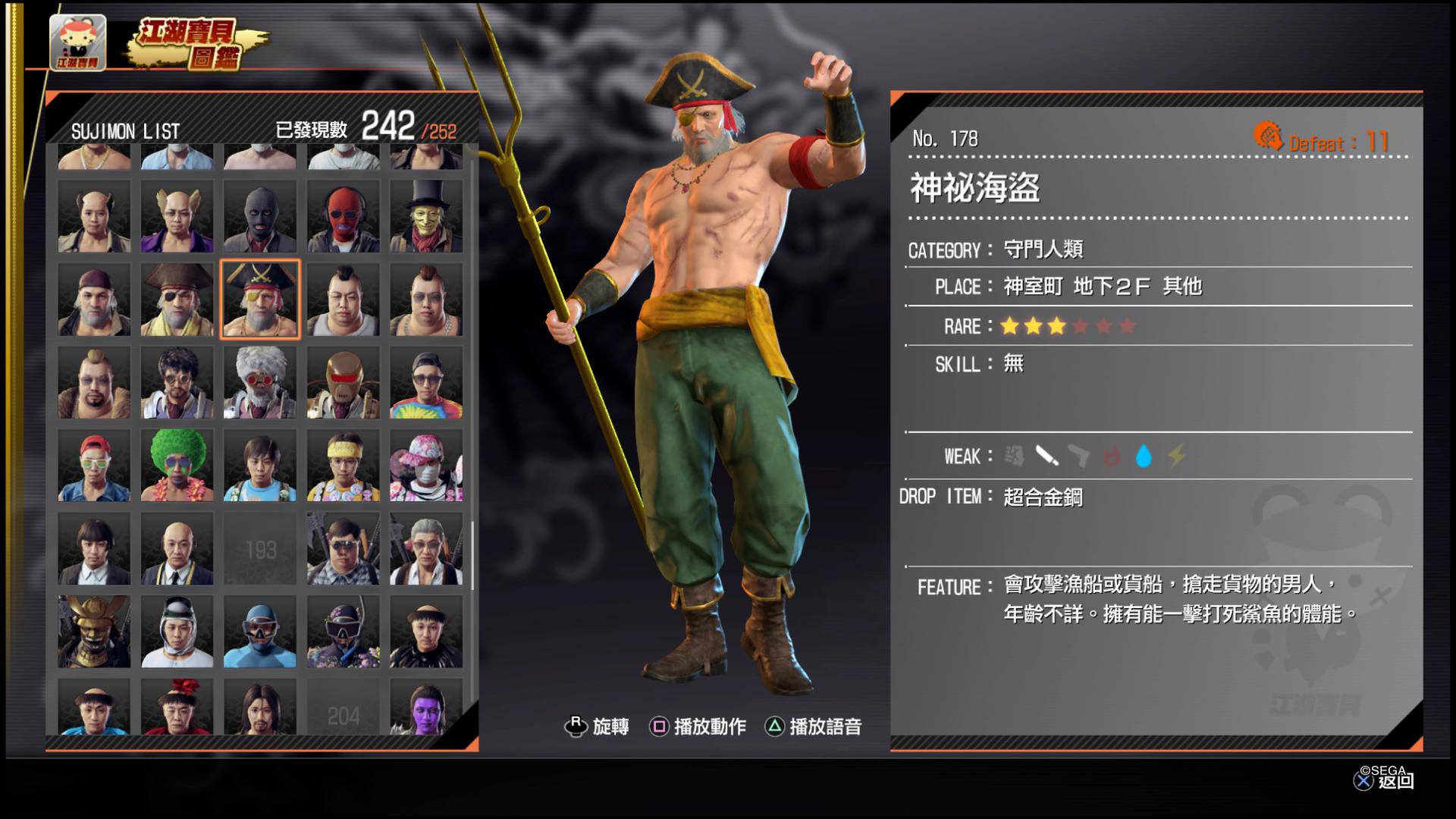Click the Sujimon app mascot icon
Viewport: 1456px width, 819px height.
(77, 42)
